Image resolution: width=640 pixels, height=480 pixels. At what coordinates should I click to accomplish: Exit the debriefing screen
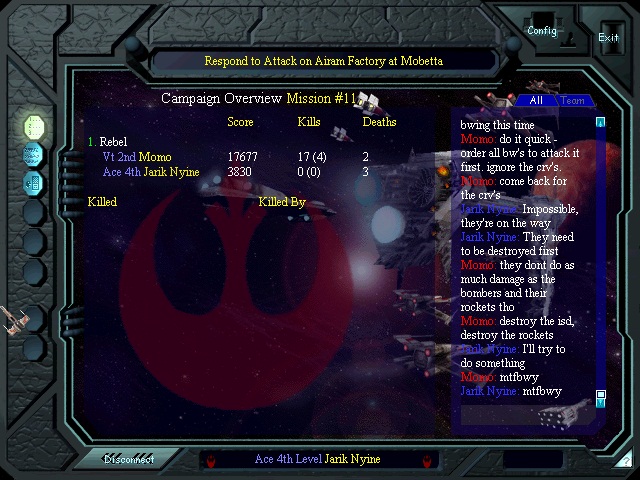click(x=608, y=37)
